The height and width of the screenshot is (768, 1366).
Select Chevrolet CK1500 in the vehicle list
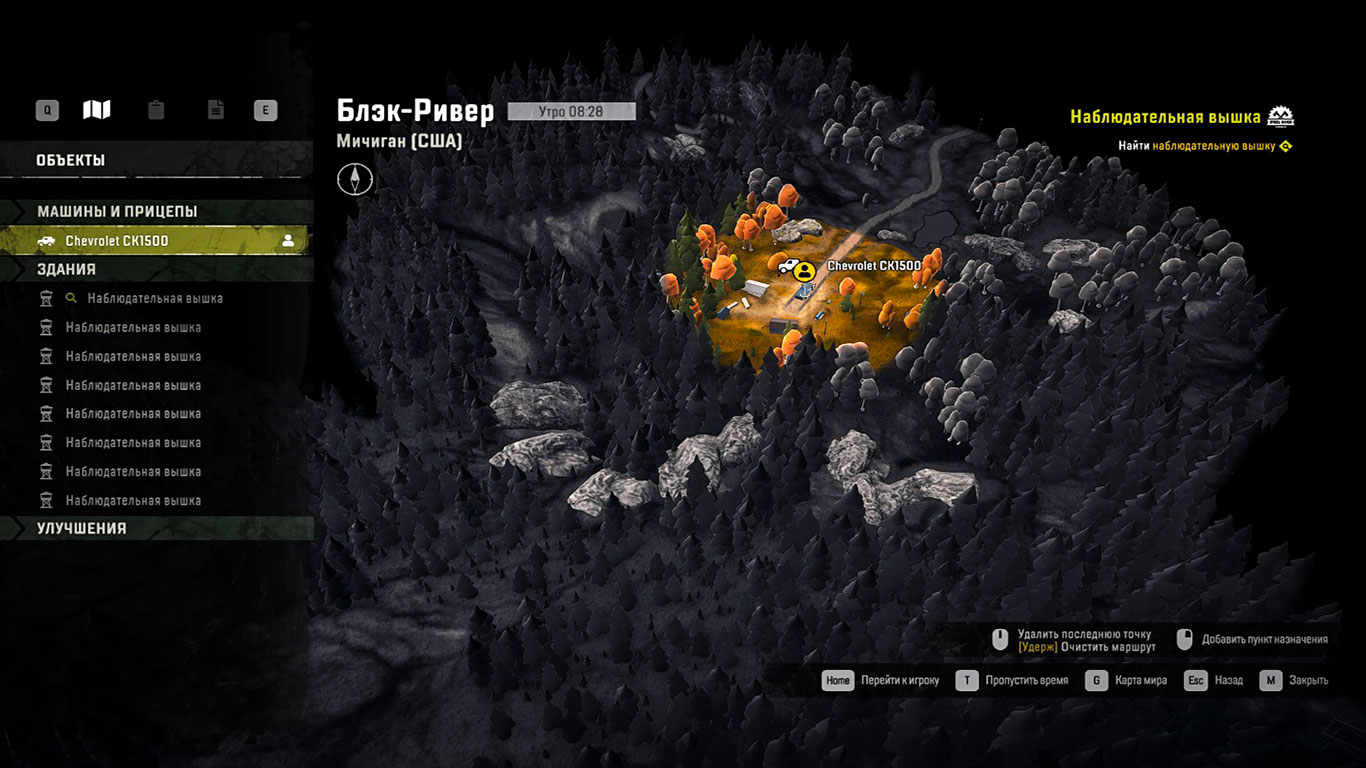(x=155, y=241)
